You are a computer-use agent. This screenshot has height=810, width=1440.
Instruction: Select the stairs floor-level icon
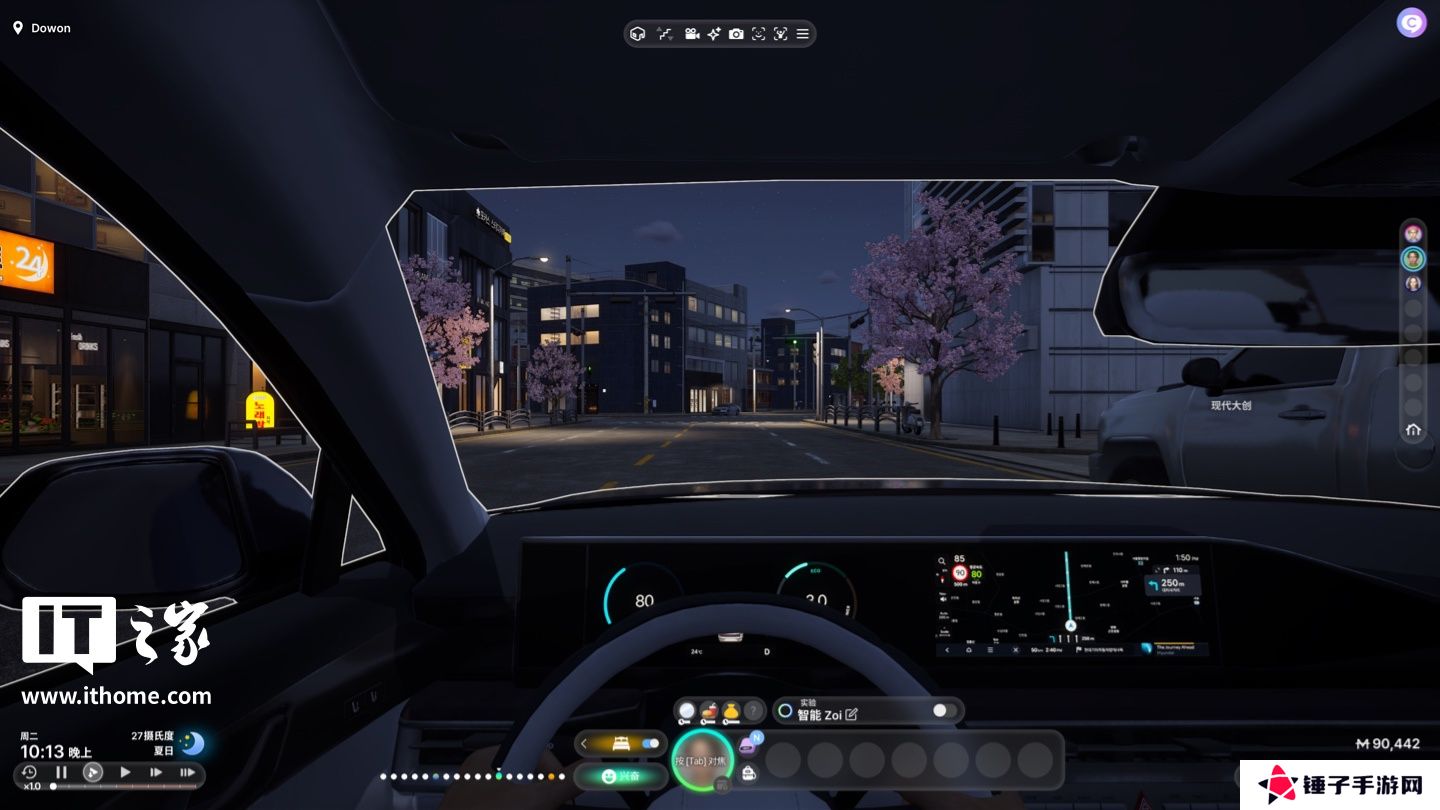coord(665,34)
